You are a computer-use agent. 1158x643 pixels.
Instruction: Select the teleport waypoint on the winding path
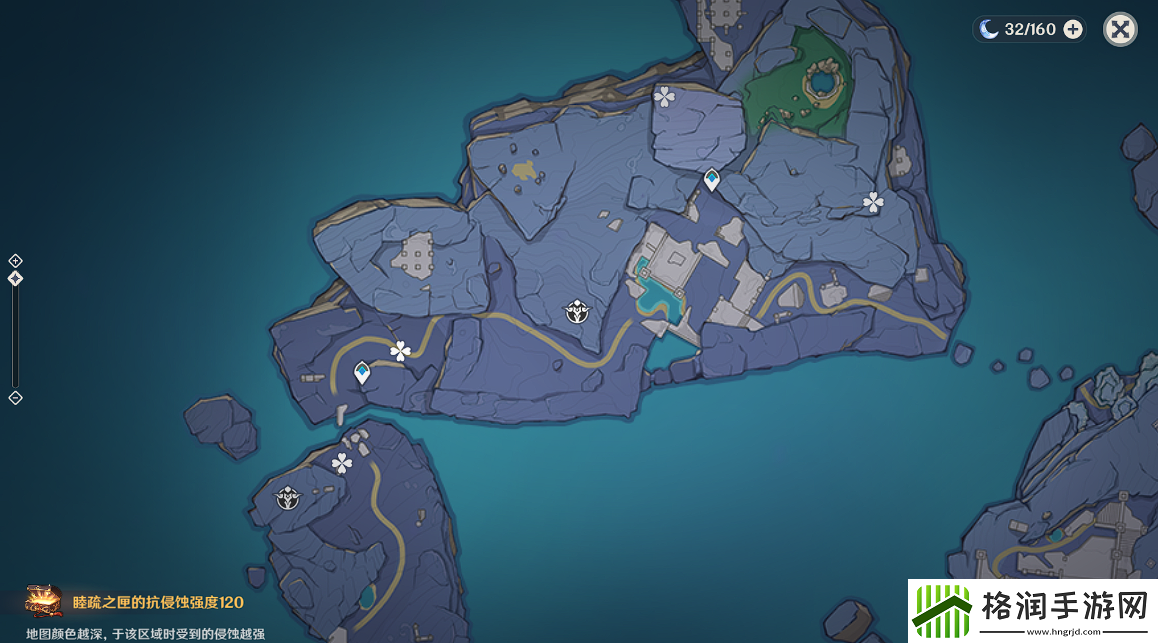pyautogui.click(x=362, y=373)
